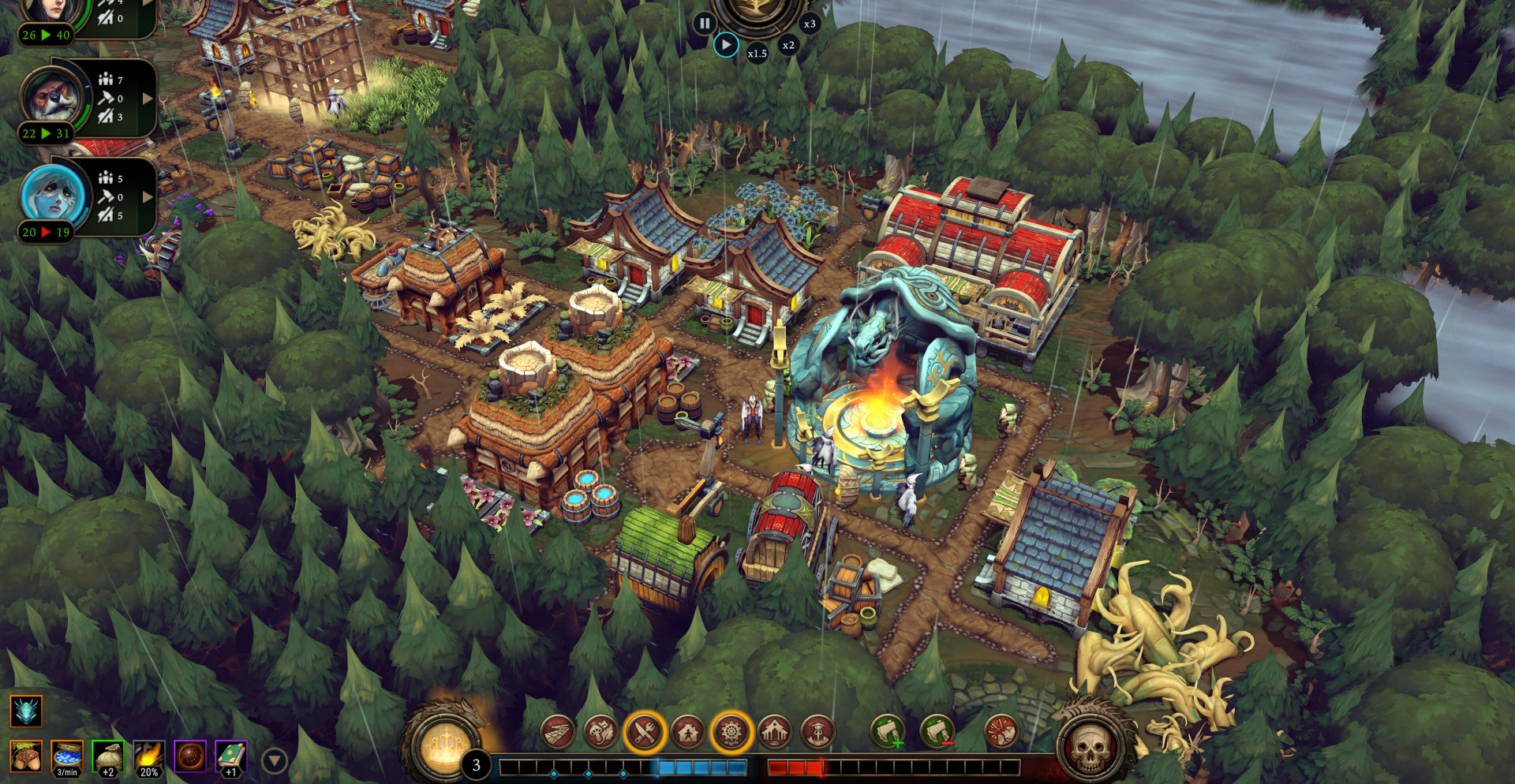Viewport: 1515px width, 784px height.
Task: Switch game speed to x2
Action: [x=788, y=45]
